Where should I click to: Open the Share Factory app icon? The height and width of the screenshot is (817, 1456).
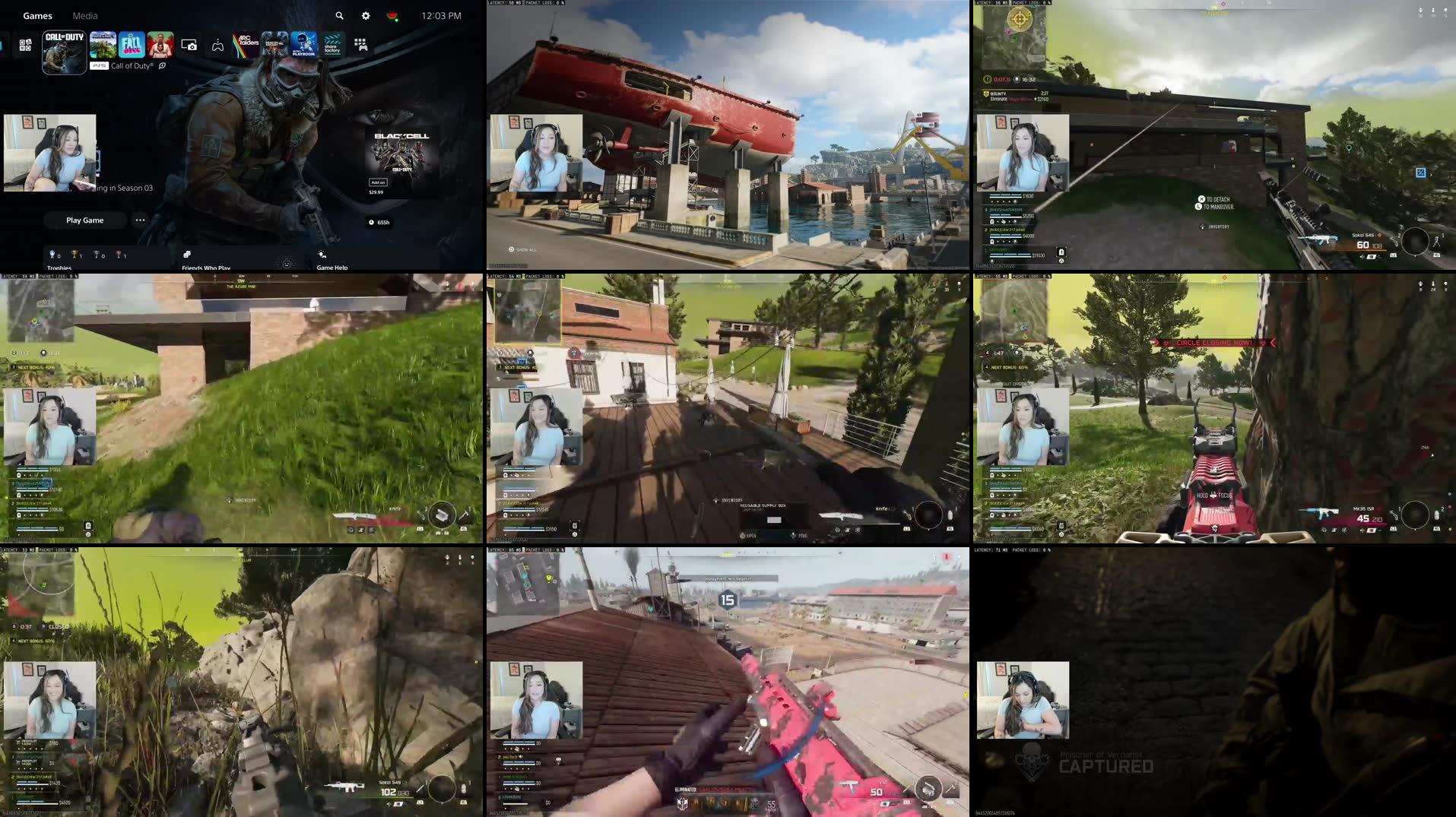[x=333, y=44]
